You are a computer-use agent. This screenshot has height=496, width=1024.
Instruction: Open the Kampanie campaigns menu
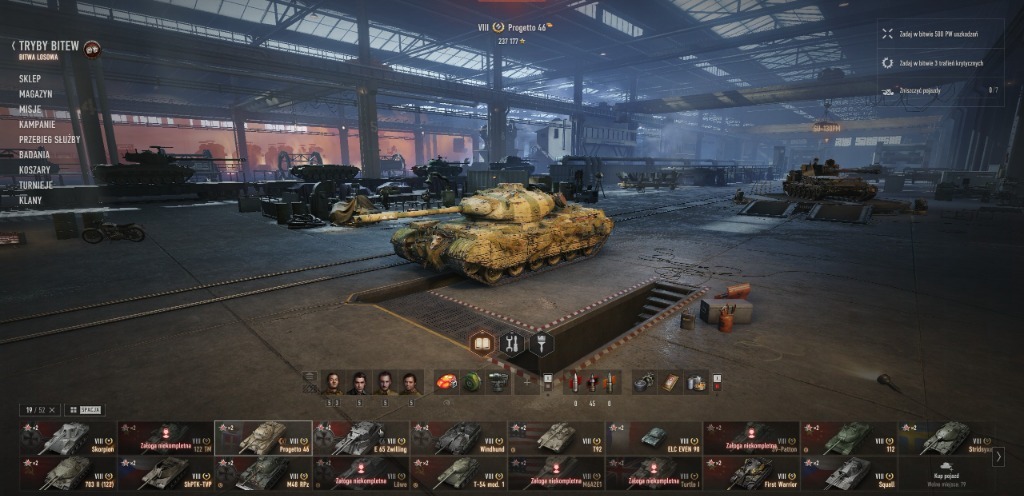36,124
